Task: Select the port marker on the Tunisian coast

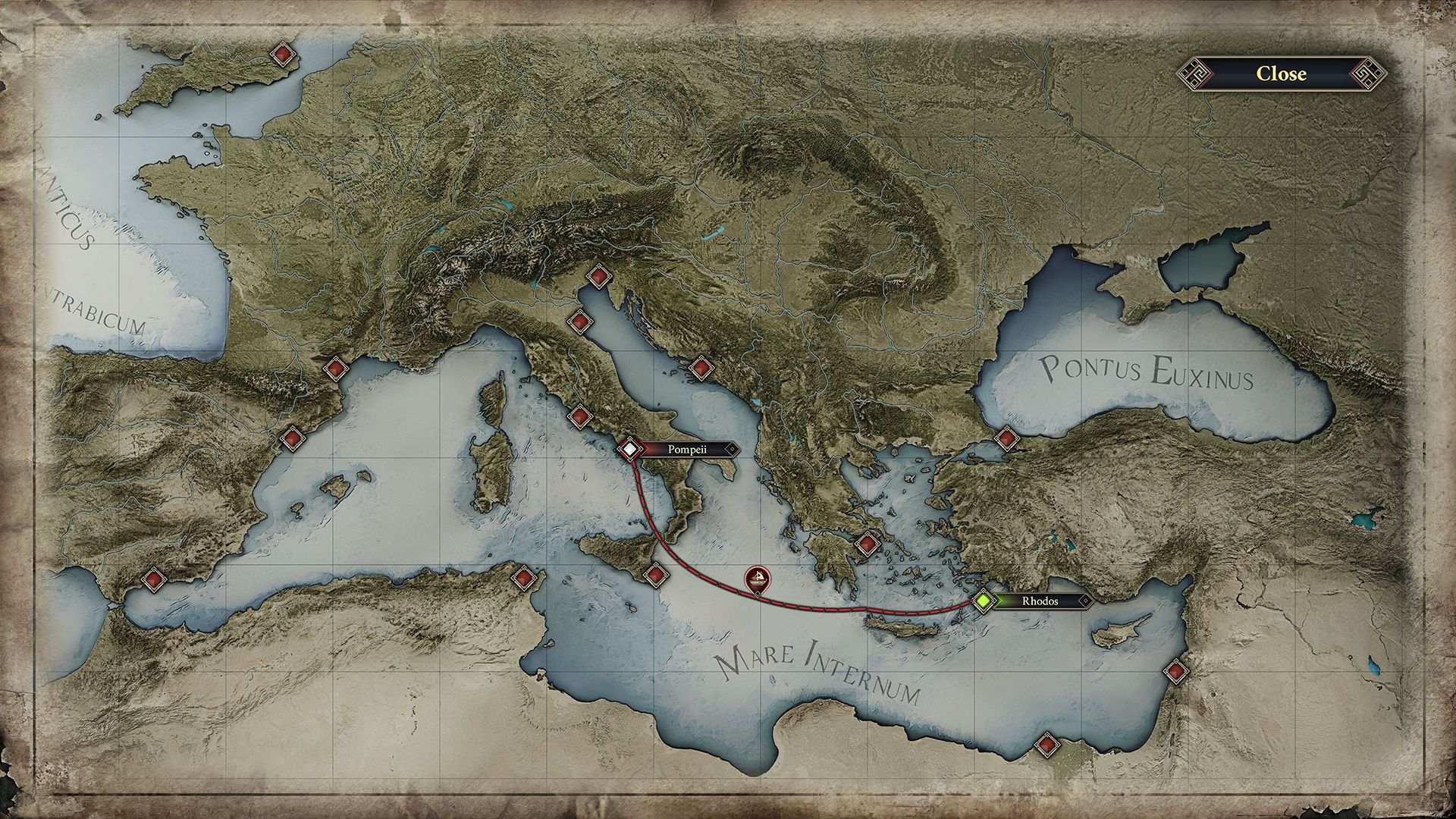Action: [x=523, y=578]
